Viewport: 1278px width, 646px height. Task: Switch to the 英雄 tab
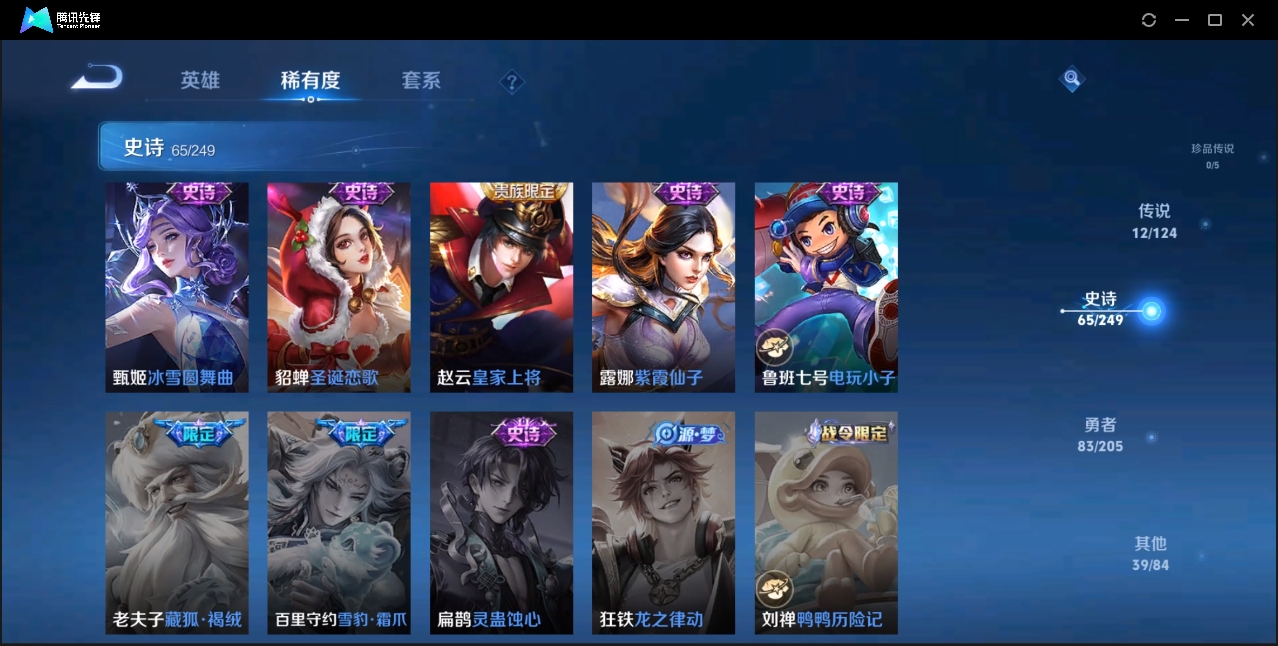200,81
